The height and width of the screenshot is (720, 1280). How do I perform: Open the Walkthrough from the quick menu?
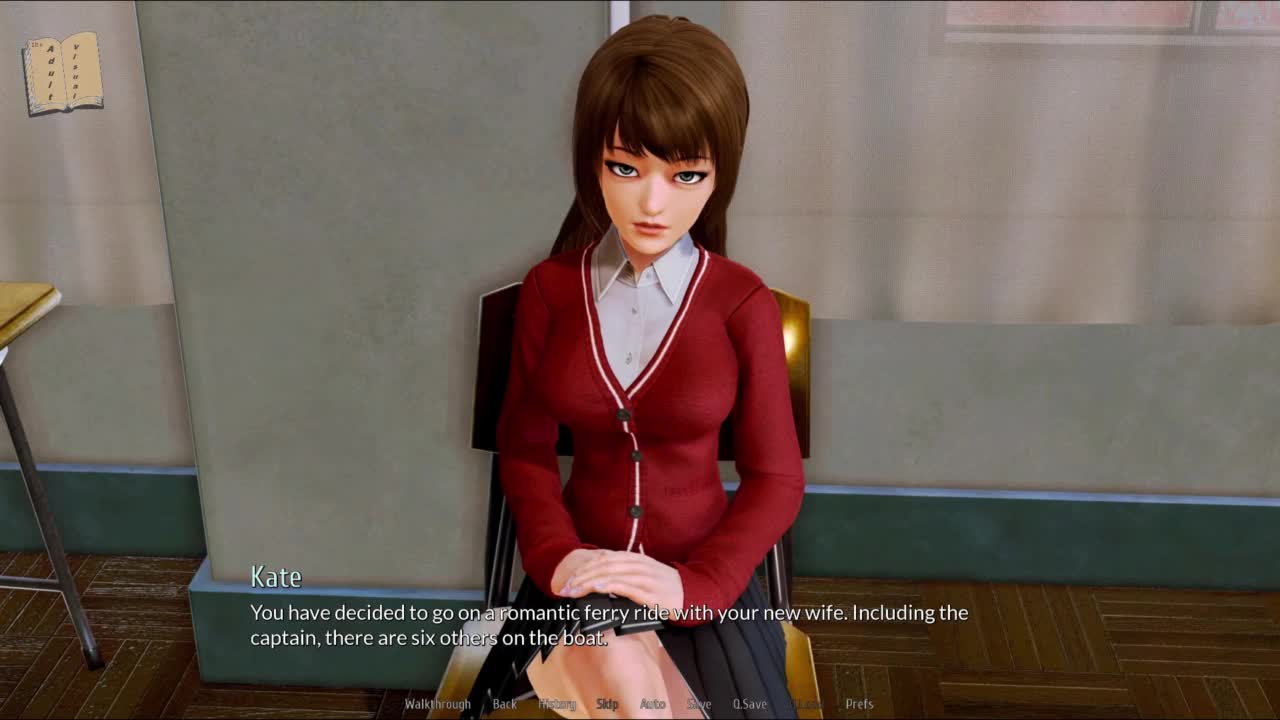pyautogui.click(x=437, y=704)
